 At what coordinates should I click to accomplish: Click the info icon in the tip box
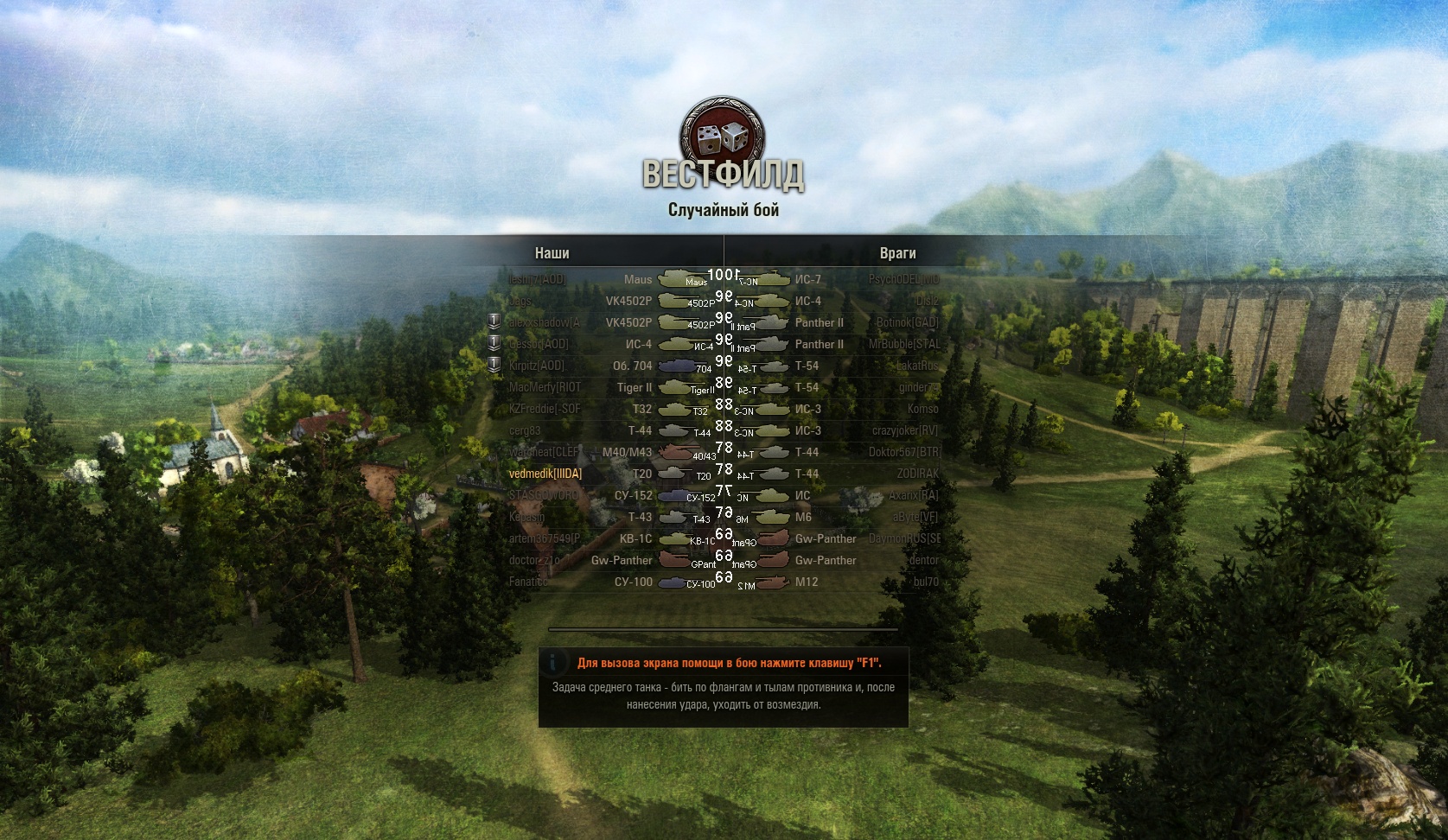pyautogui.click(x=554, y=664)
